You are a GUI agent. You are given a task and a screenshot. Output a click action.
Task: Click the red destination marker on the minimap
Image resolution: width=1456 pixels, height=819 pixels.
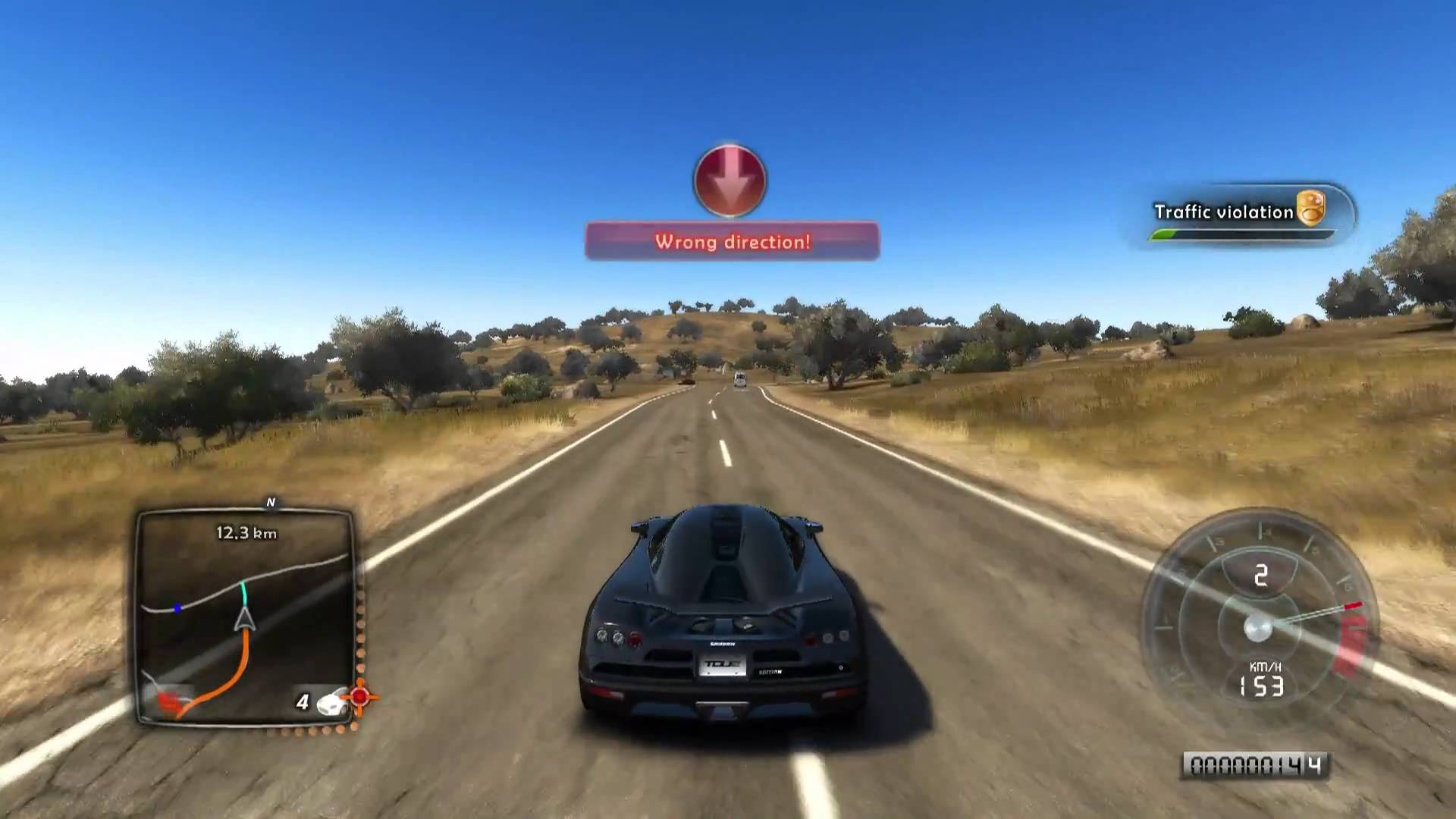(171, 698)
